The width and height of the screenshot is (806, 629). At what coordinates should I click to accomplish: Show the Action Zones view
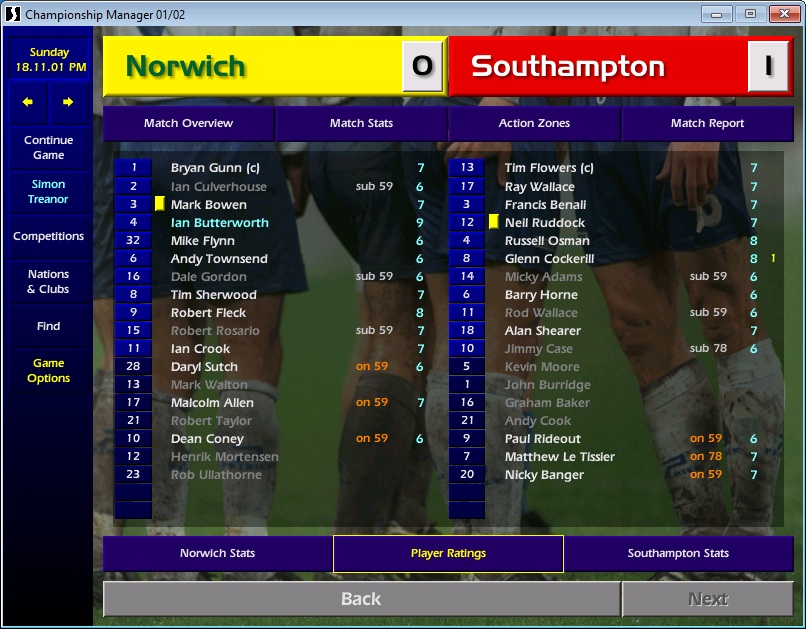[534, 124]
